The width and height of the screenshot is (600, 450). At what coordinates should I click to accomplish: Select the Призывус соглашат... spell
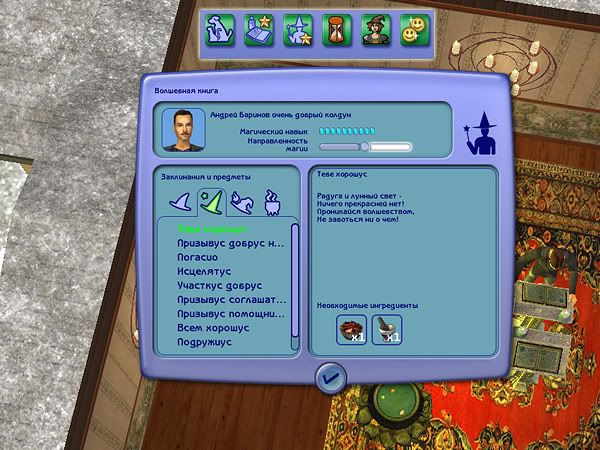point(225,299)
